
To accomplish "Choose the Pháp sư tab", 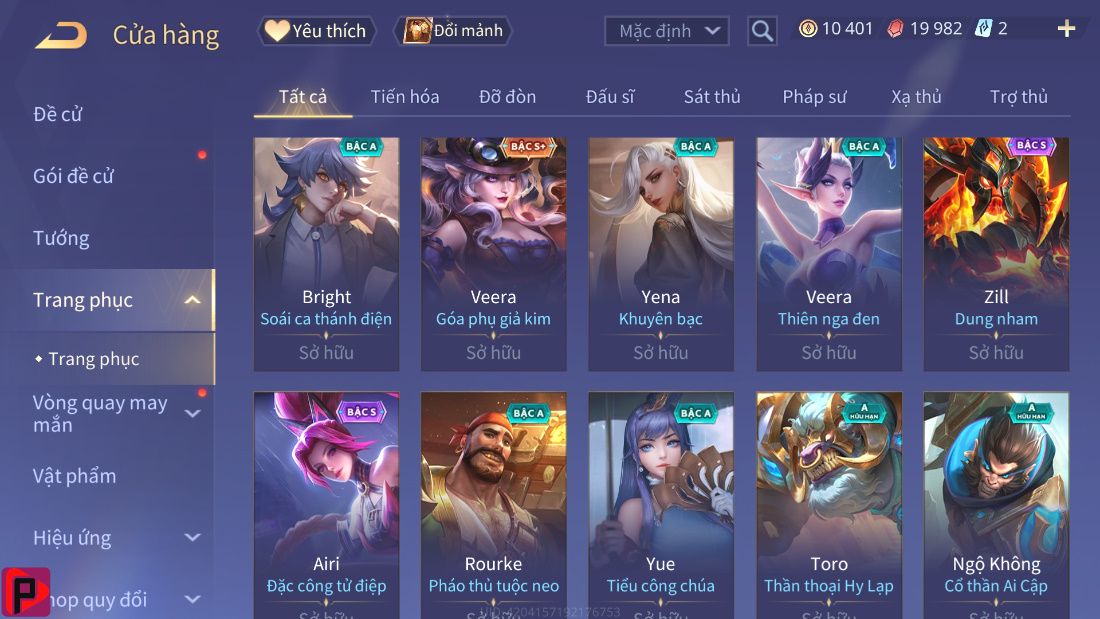I will 814,97.
